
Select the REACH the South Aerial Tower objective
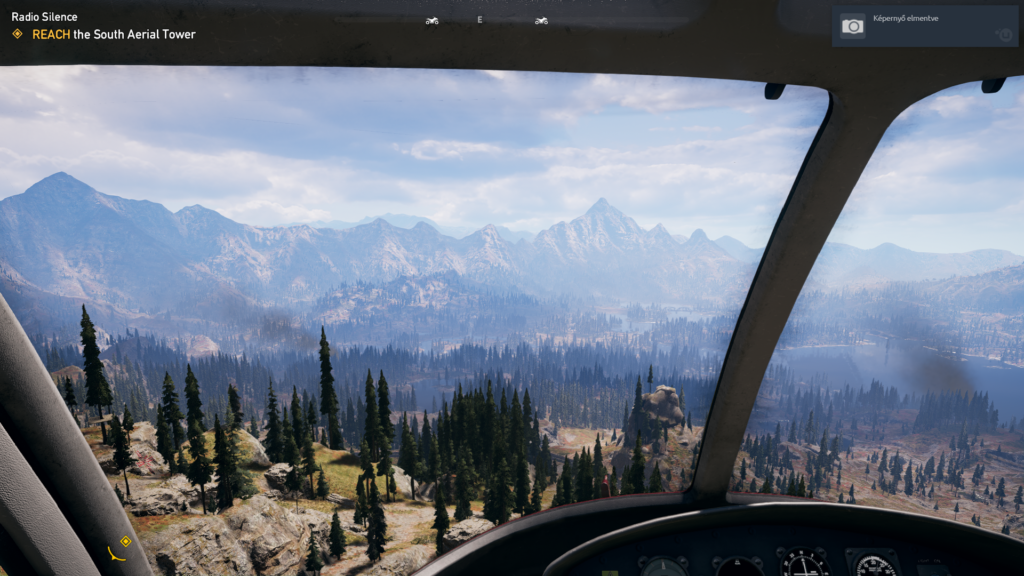tap(113, 34)
